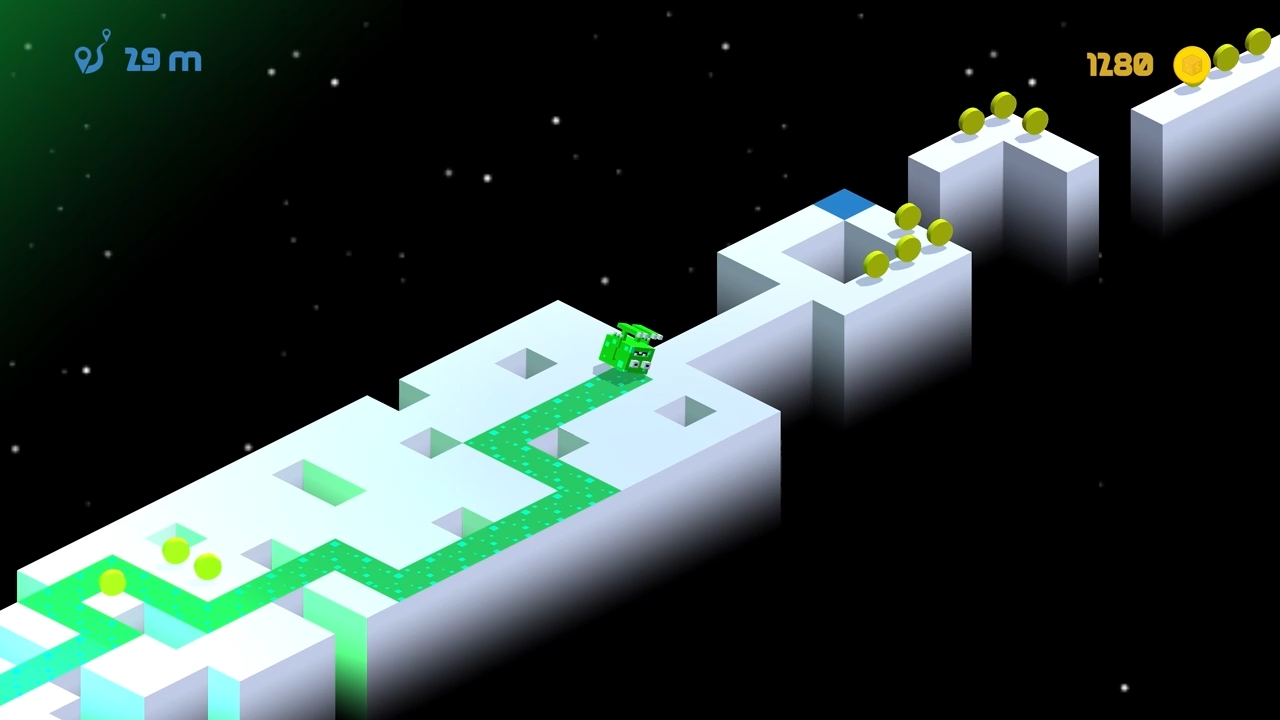Click the gold coin icon beside the score

(1190, 64)
